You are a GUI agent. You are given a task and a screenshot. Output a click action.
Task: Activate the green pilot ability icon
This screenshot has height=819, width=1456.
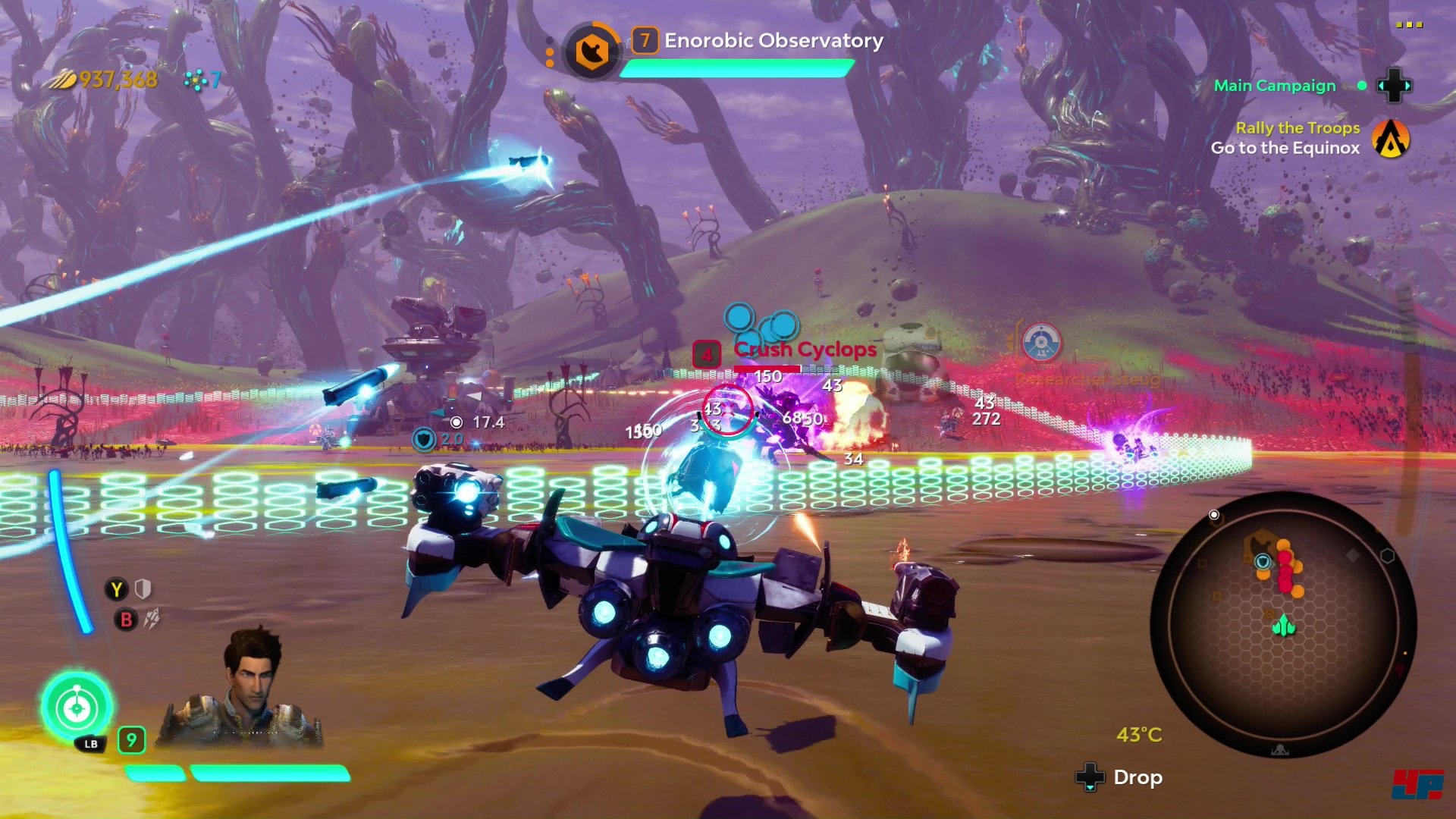pyautogui.click(x=77, y=708)
